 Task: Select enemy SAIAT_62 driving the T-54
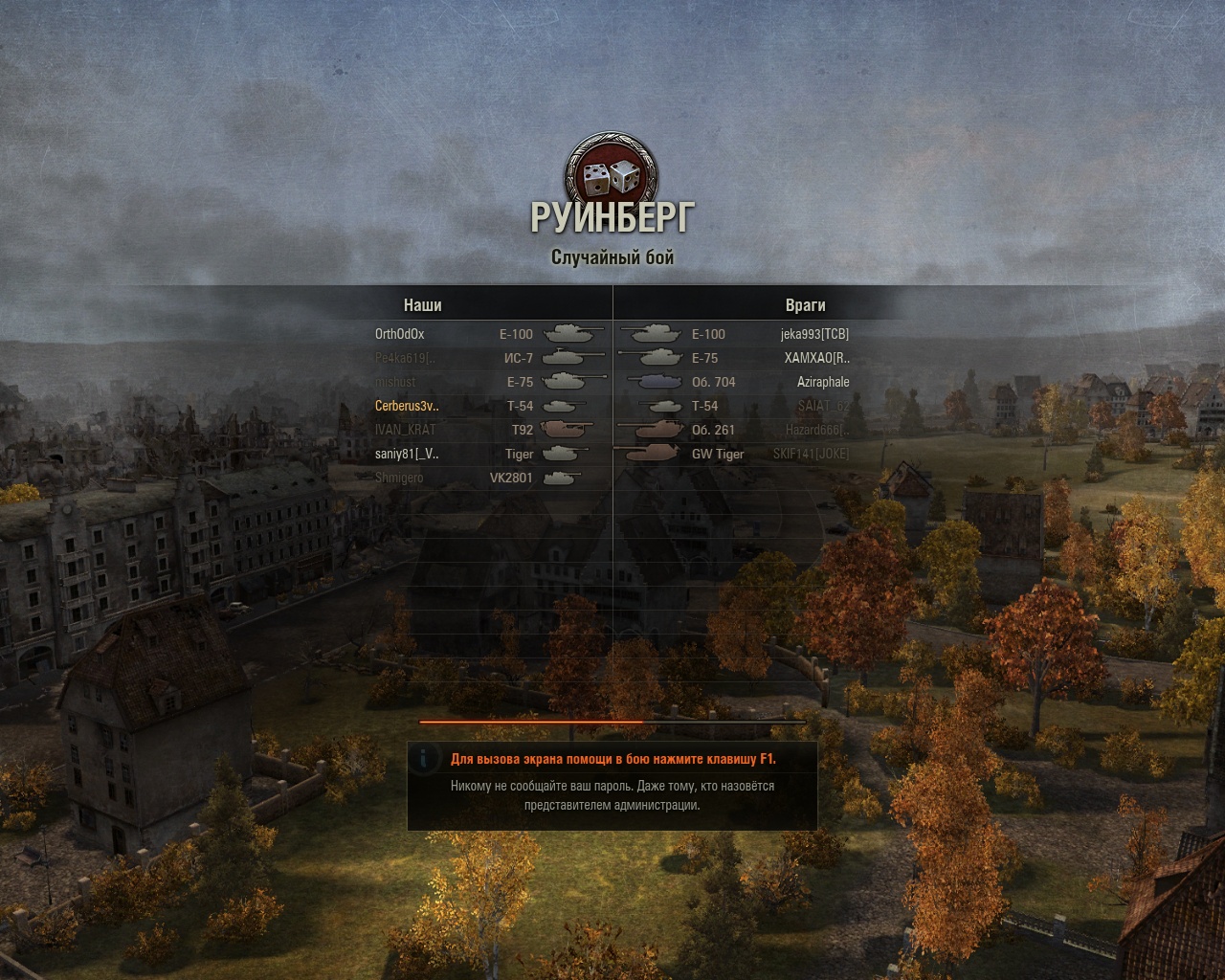[823, 406]
